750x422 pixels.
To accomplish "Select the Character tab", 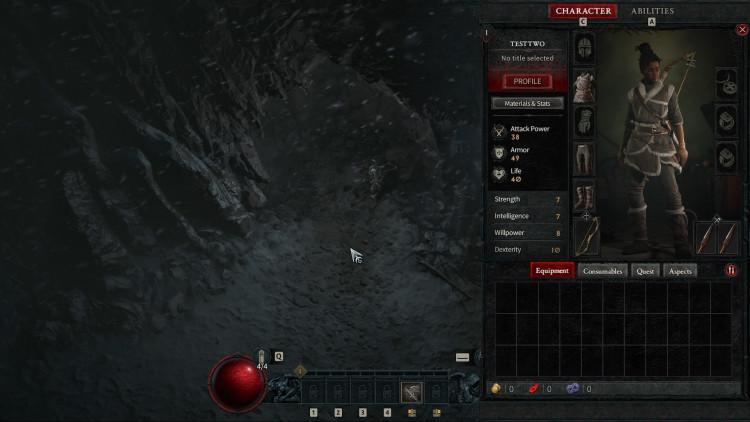I will (583, 11).
